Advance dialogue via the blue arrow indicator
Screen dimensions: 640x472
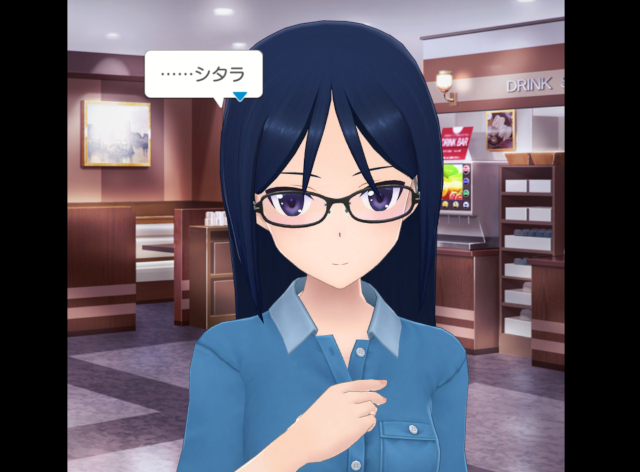240,97
